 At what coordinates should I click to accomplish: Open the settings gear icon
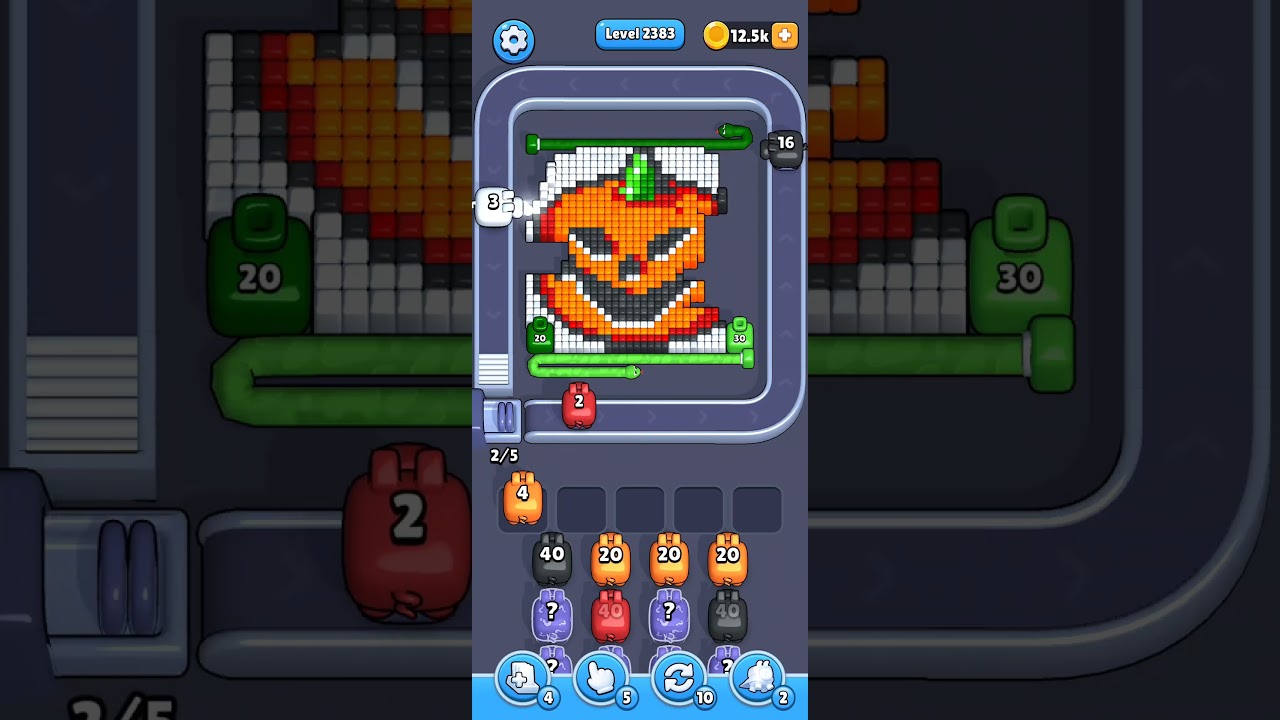(x=514, y=41)
